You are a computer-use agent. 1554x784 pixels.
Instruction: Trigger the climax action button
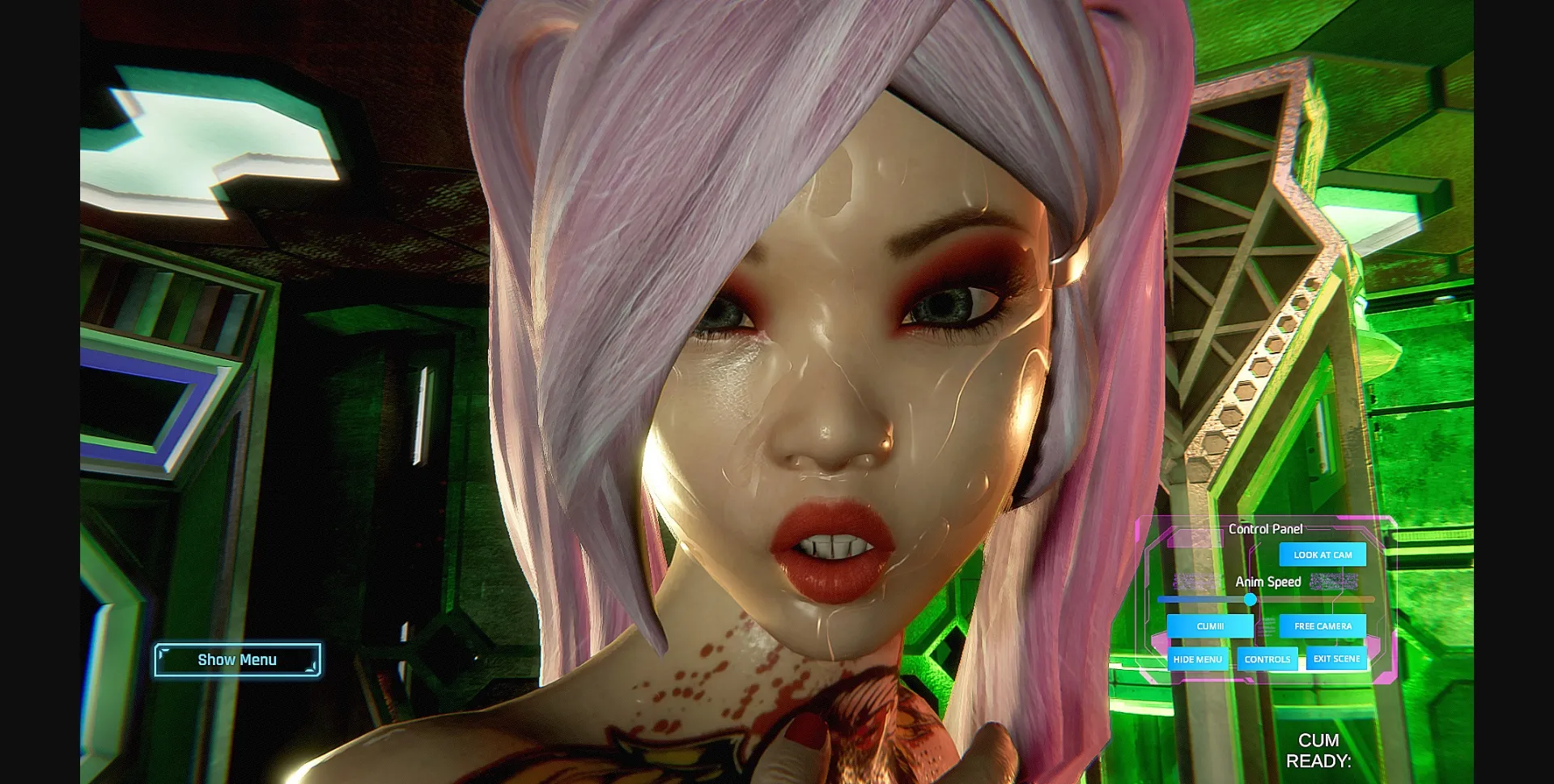(1210, 625)
